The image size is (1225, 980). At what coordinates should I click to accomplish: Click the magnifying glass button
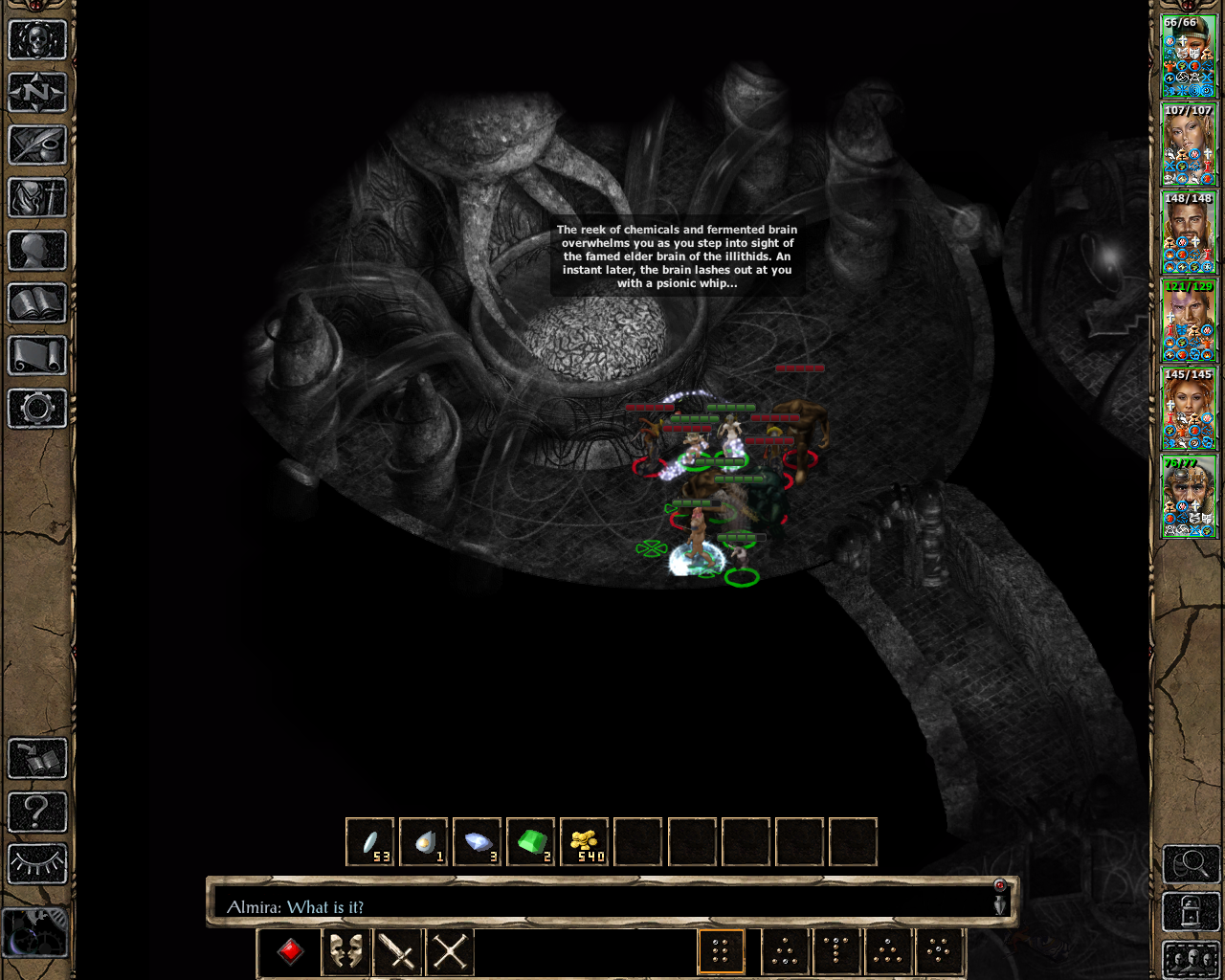(1191, 864)
